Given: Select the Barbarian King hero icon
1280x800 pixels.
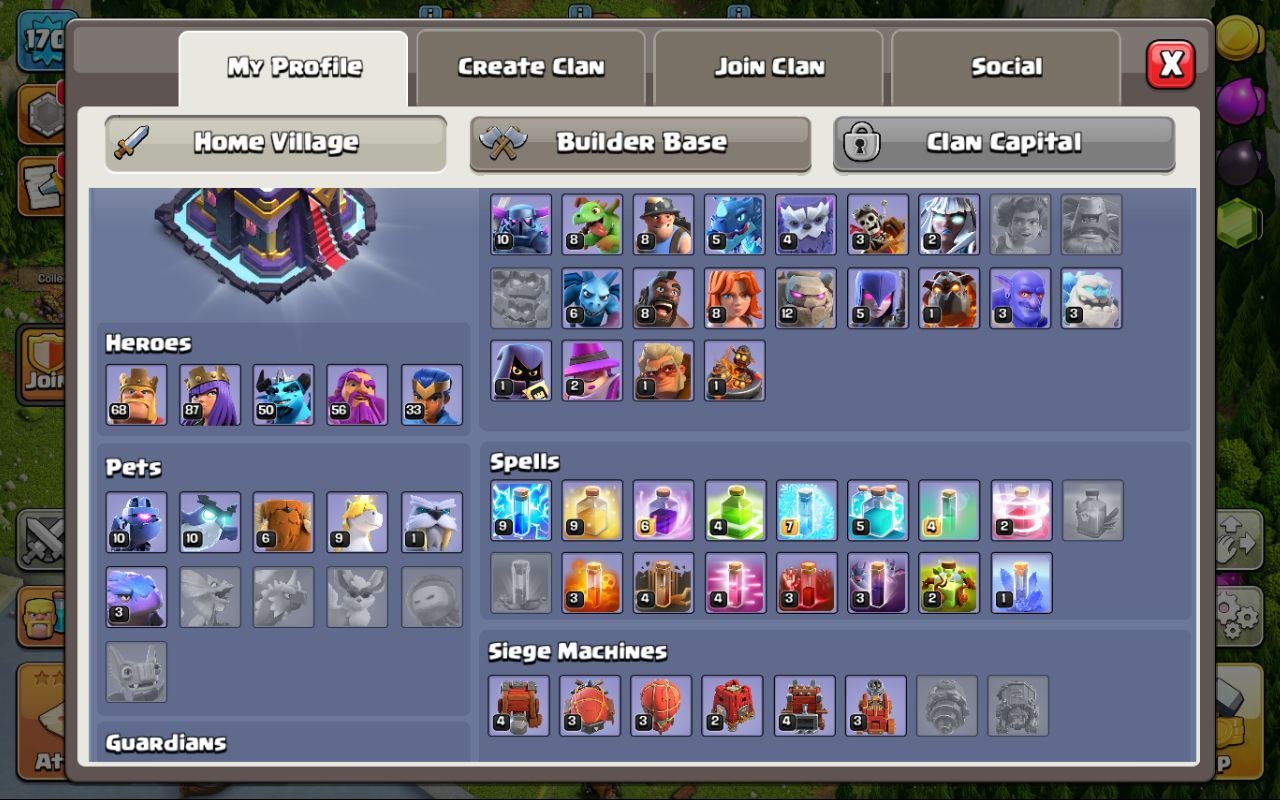Looking at the screenshot, I should 136,395.
